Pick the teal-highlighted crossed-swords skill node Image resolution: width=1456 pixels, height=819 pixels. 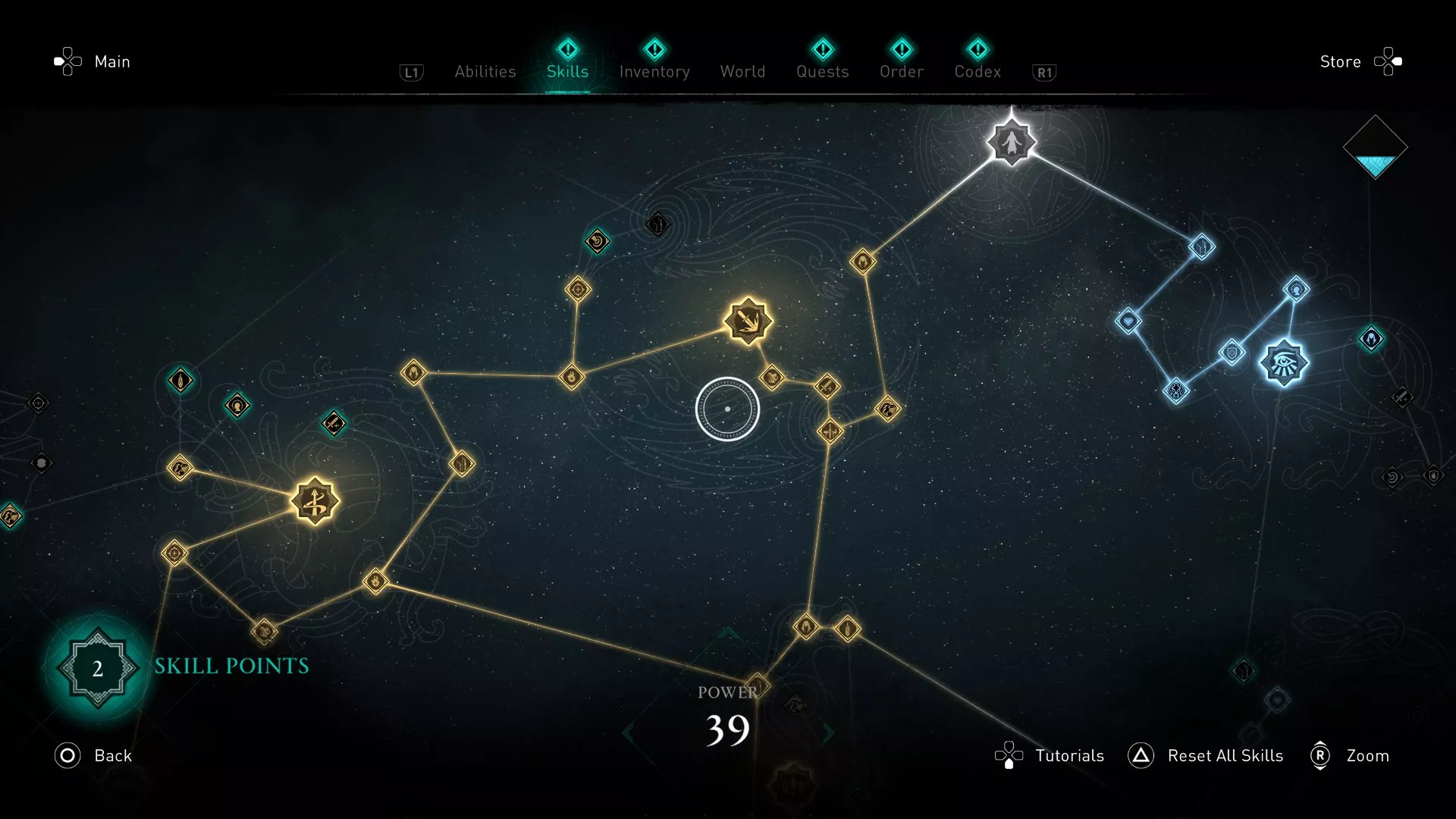pyautogui.click(x=334, y=422)
